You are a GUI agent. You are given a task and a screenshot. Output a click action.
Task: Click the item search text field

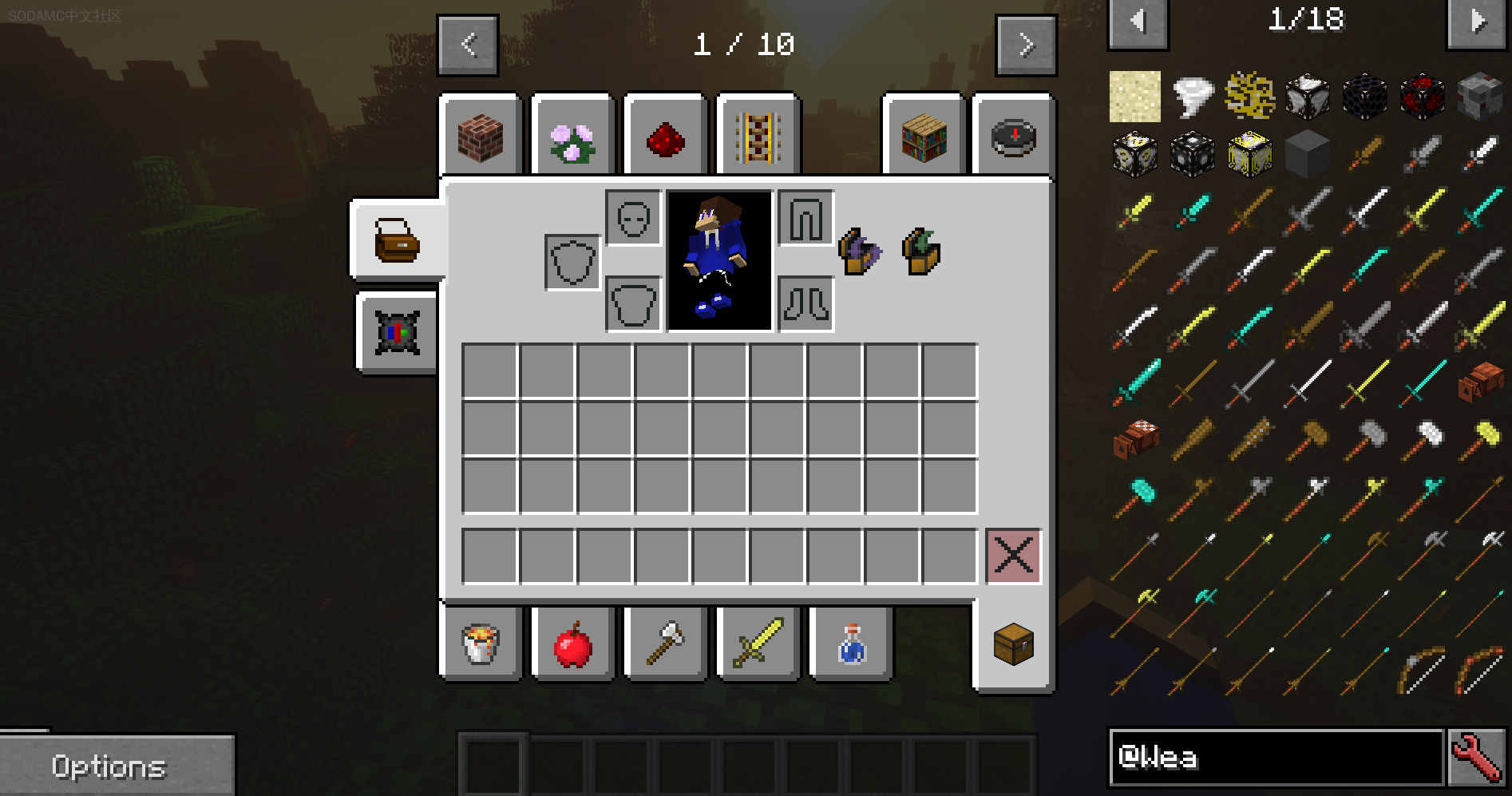click(1276, 757)
